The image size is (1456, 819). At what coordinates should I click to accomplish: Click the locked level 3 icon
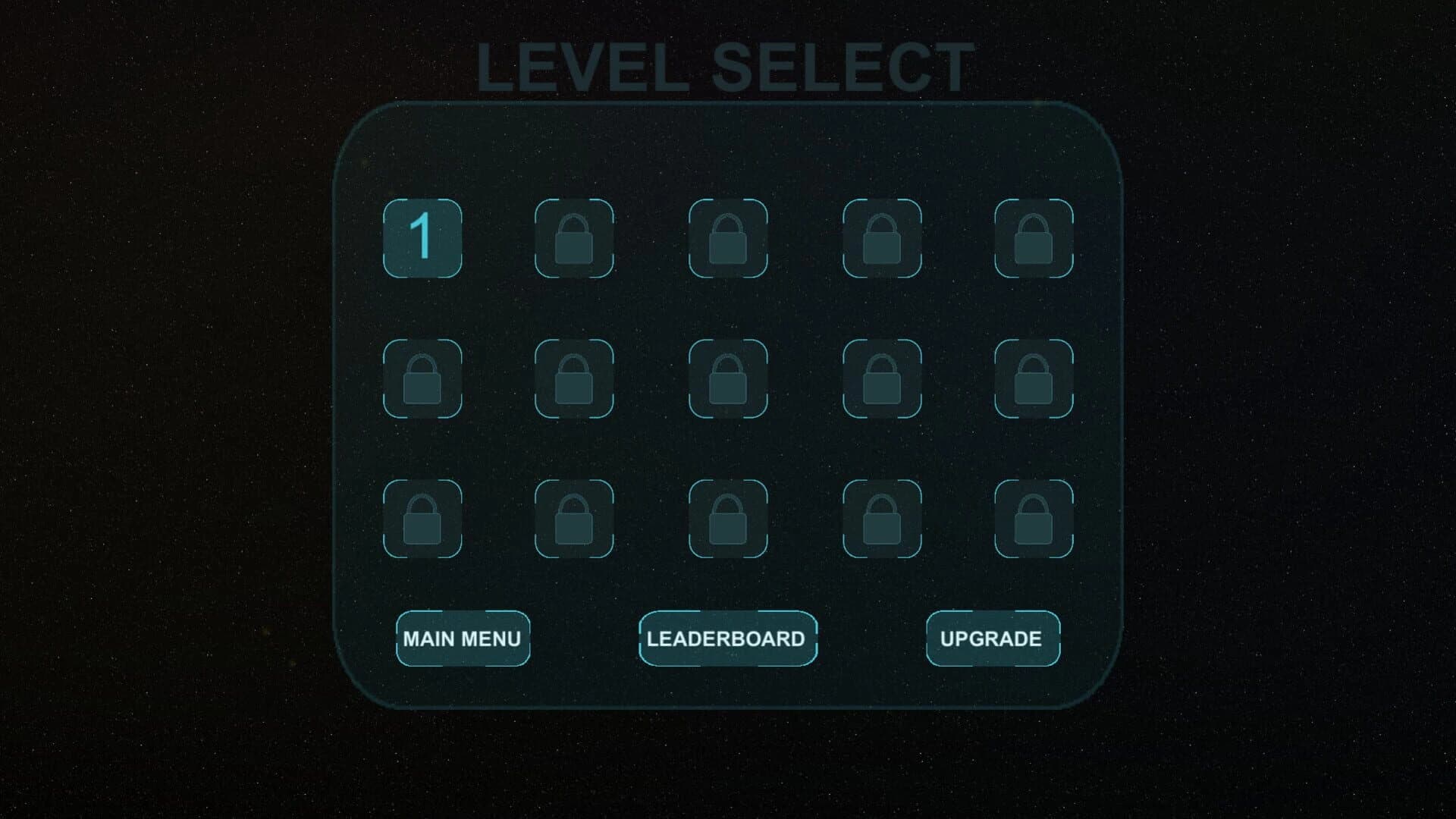(x=729, y=239)
